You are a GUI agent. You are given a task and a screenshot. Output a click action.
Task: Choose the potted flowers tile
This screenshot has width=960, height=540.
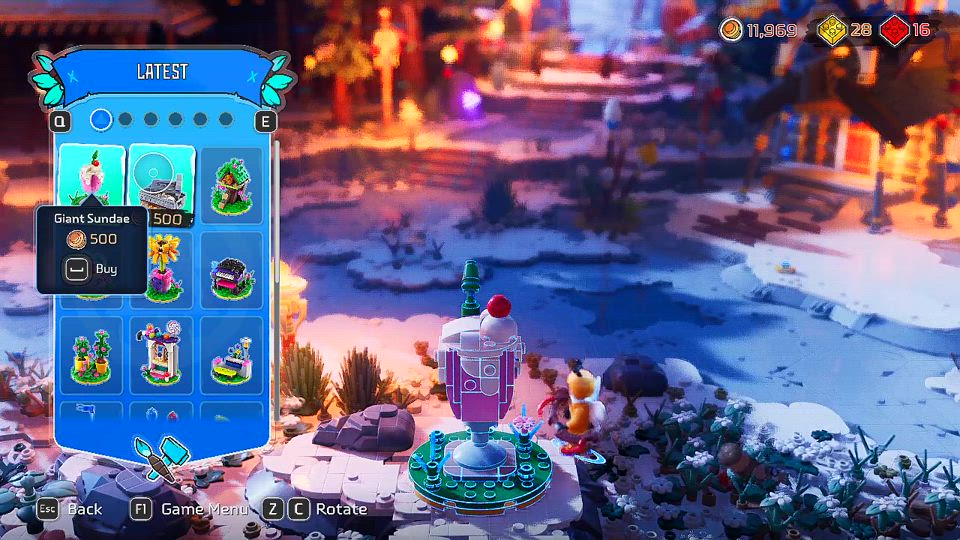pyautogui.click(x=91, y=354)
